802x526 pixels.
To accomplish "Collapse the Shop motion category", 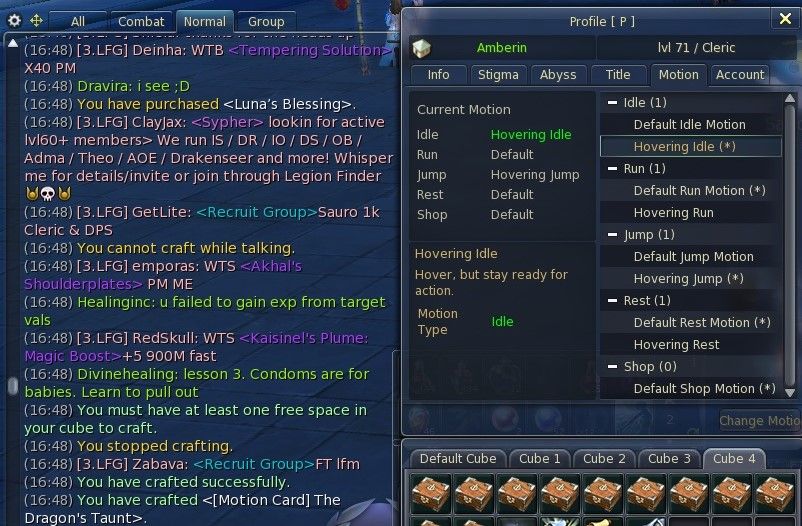I will (612, 367).
